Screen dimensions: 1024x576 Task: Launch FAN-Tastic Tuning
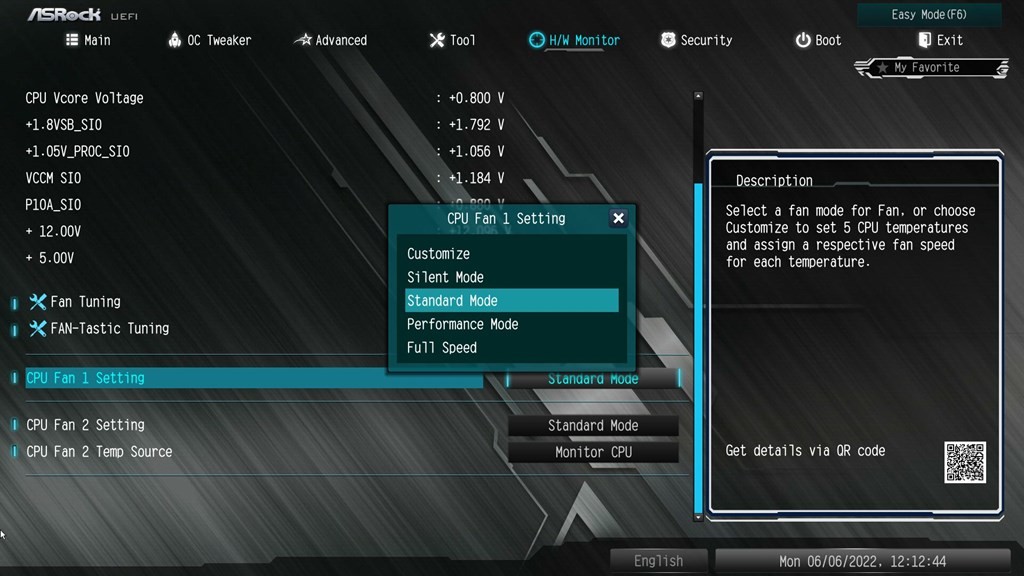tap(109, 328)
